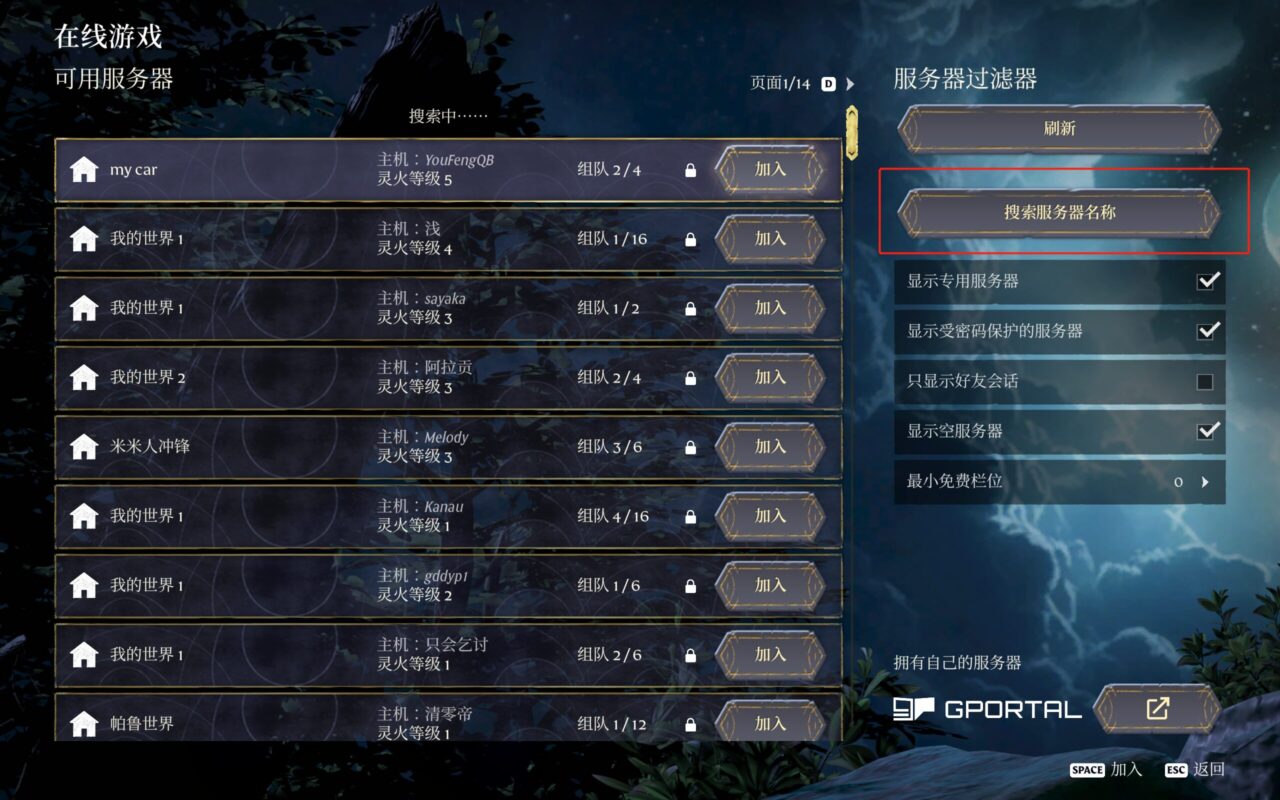Enable 只显示好友会话 checkbox
1280x800 pixels.
pyautogui.click(x=1205, y=381)
